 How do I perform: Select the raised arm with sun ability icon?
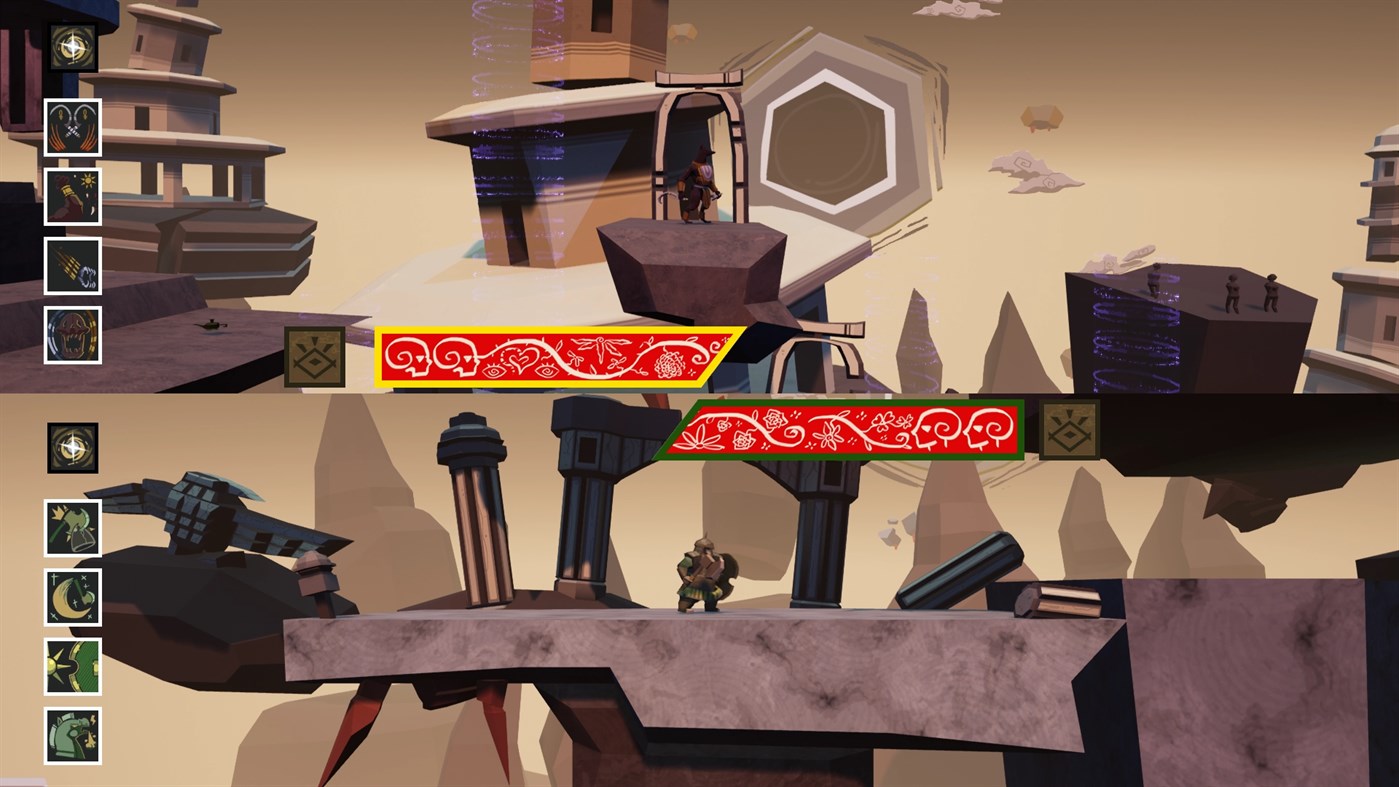[71, 196]
